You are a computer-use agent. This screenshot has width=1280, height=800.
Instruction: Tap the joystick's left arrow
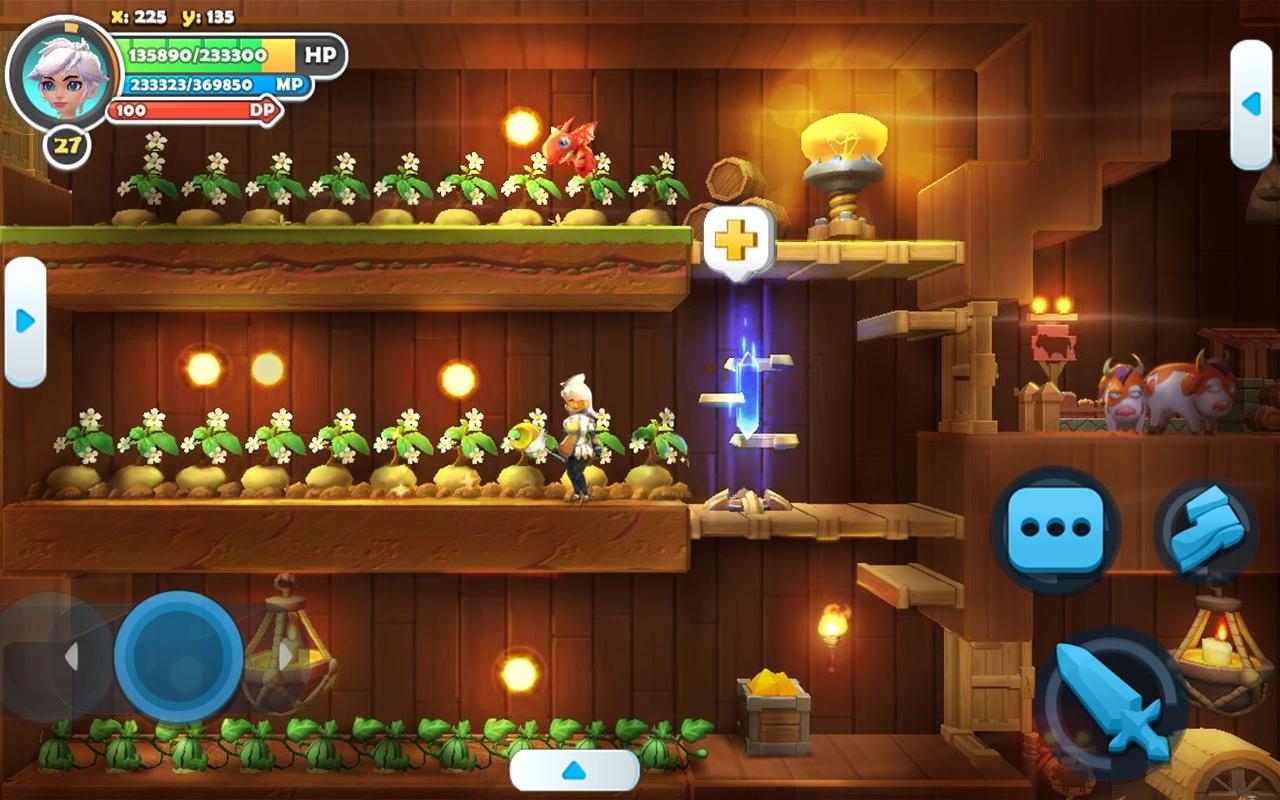71,657
